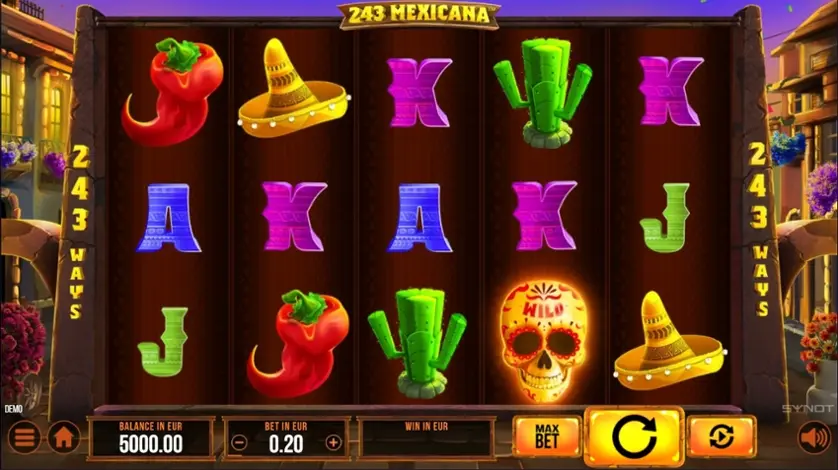Image resolution: width=838 pixels, height=470 pixels.
Task: Spin the reels
Action: [633, 437]
